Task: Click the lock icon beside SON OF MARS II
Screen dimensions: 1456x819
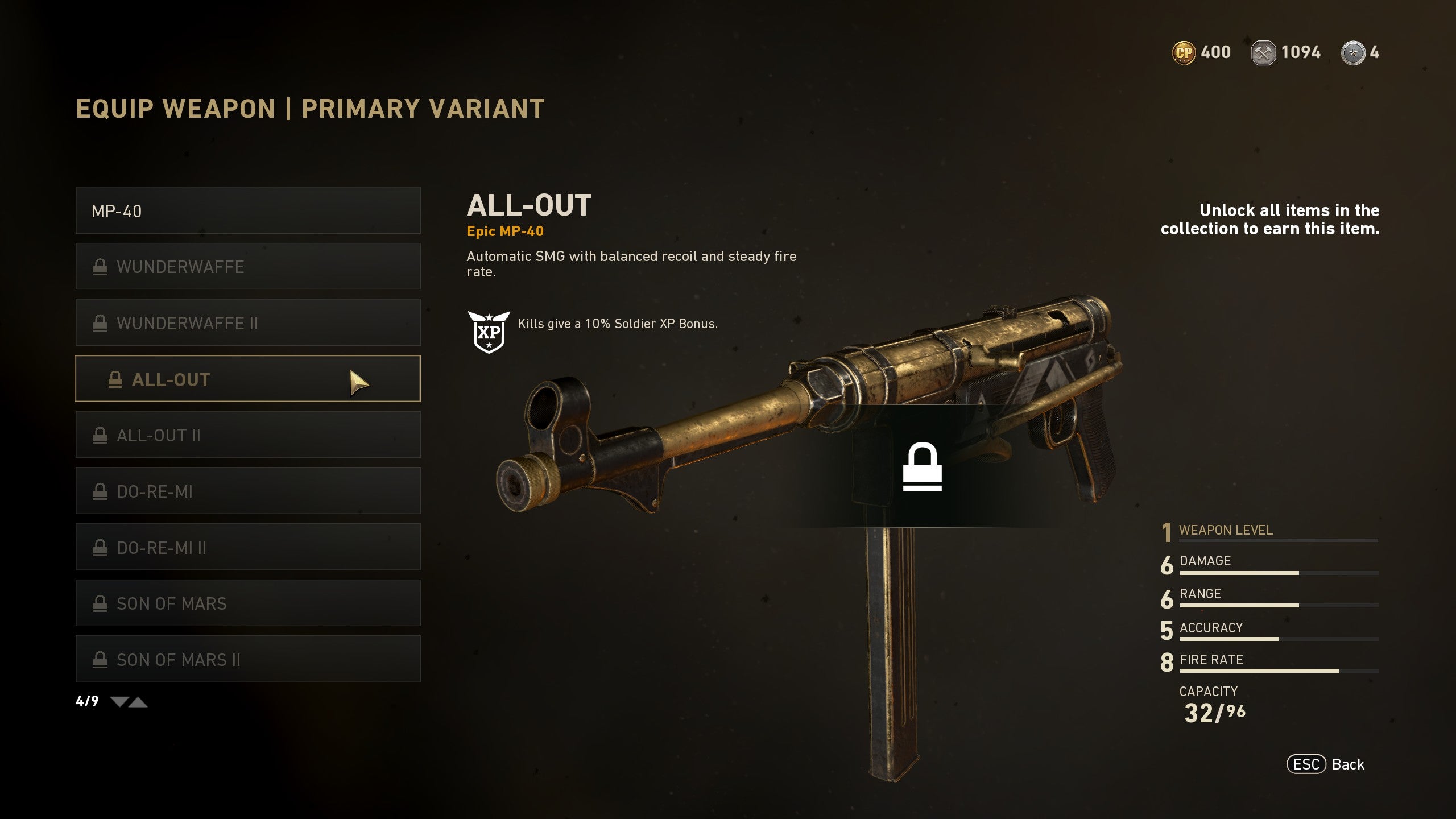Action: (101, 659)
